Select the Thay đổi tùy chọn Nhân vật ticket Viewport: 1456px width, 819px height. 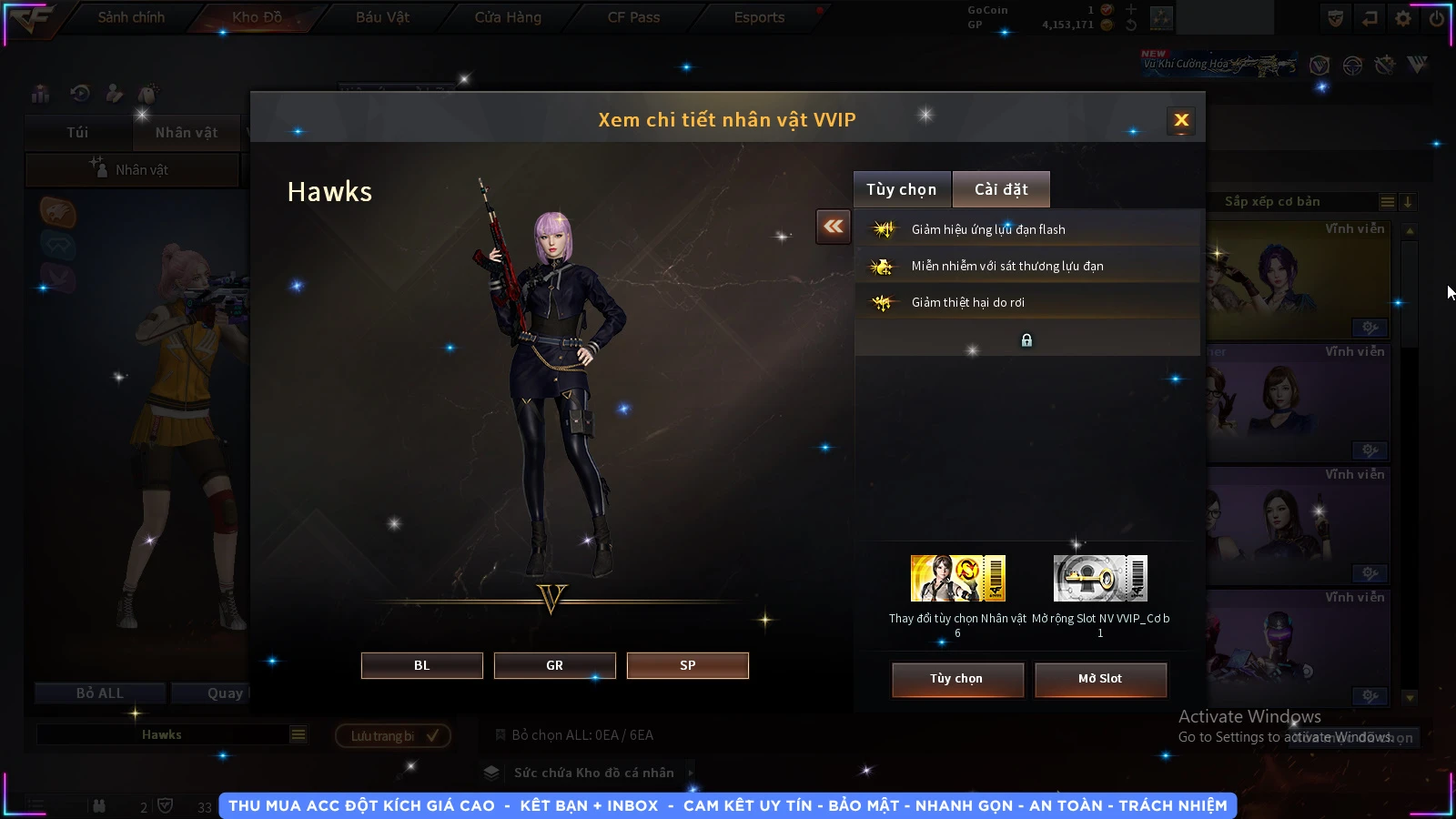point(957,579)
